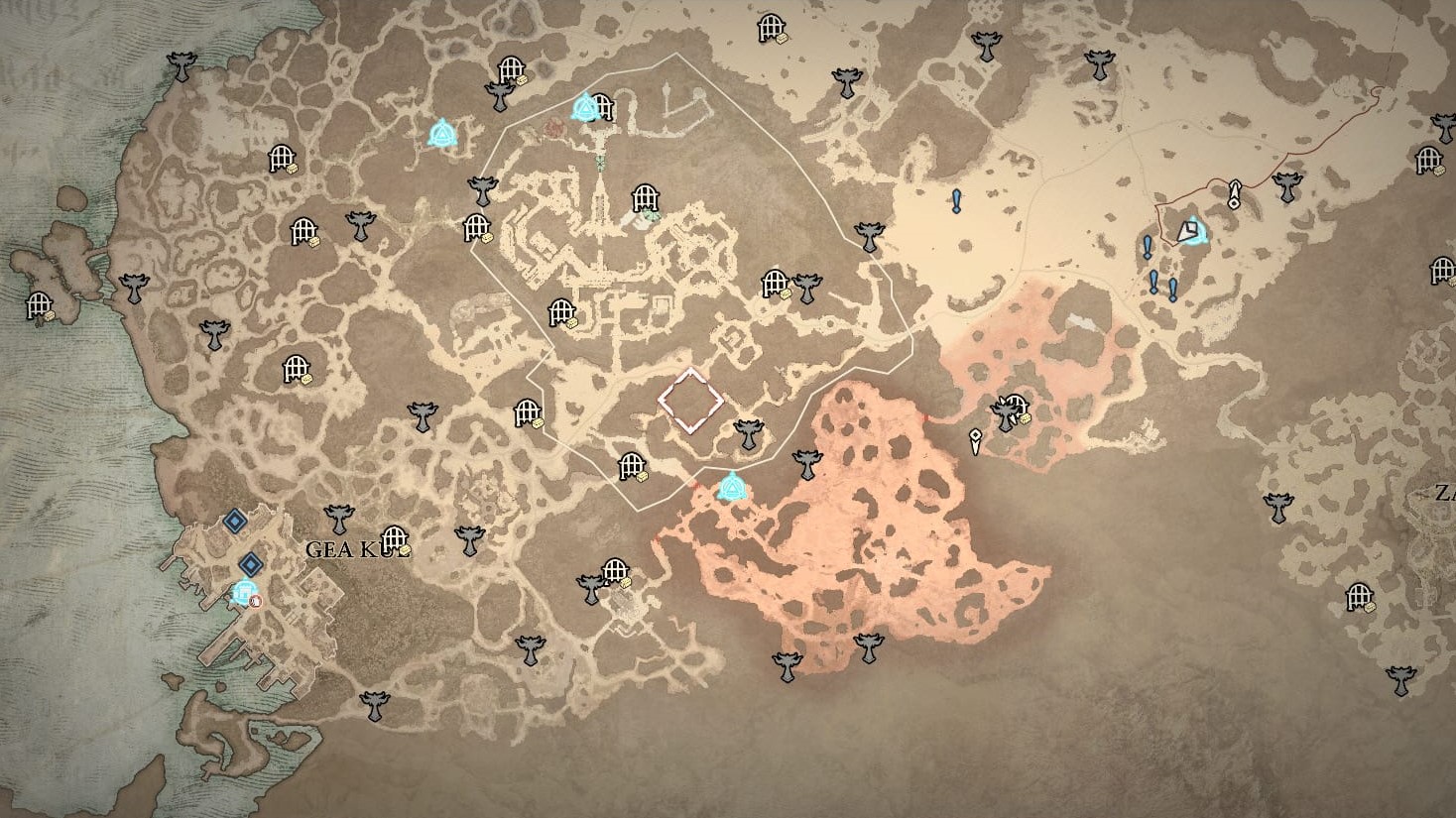Click the cellar chest icon next to the central dungeon gate
Viewport: 1456px width, 818px height.
click(642, 477)
